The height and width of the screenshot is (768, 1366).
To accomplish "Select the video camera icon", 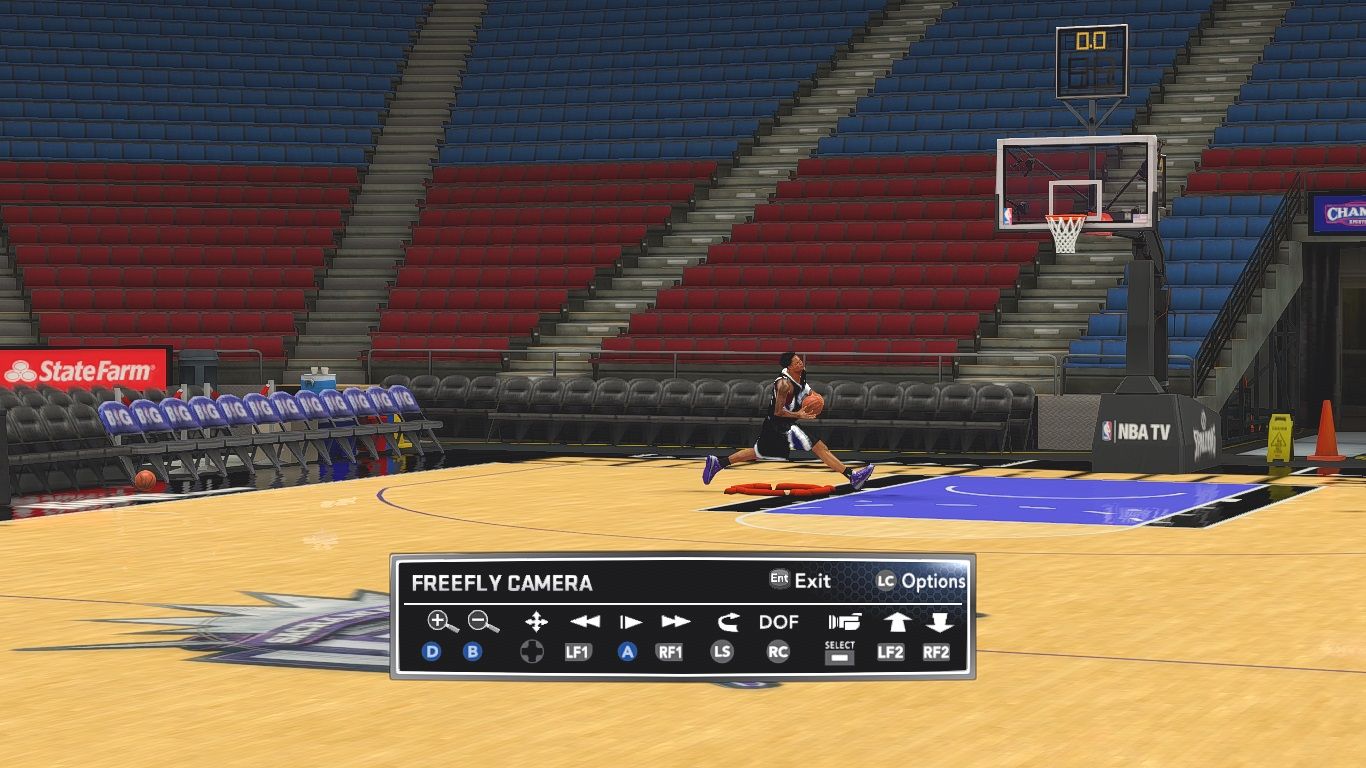I will point(844,622).
